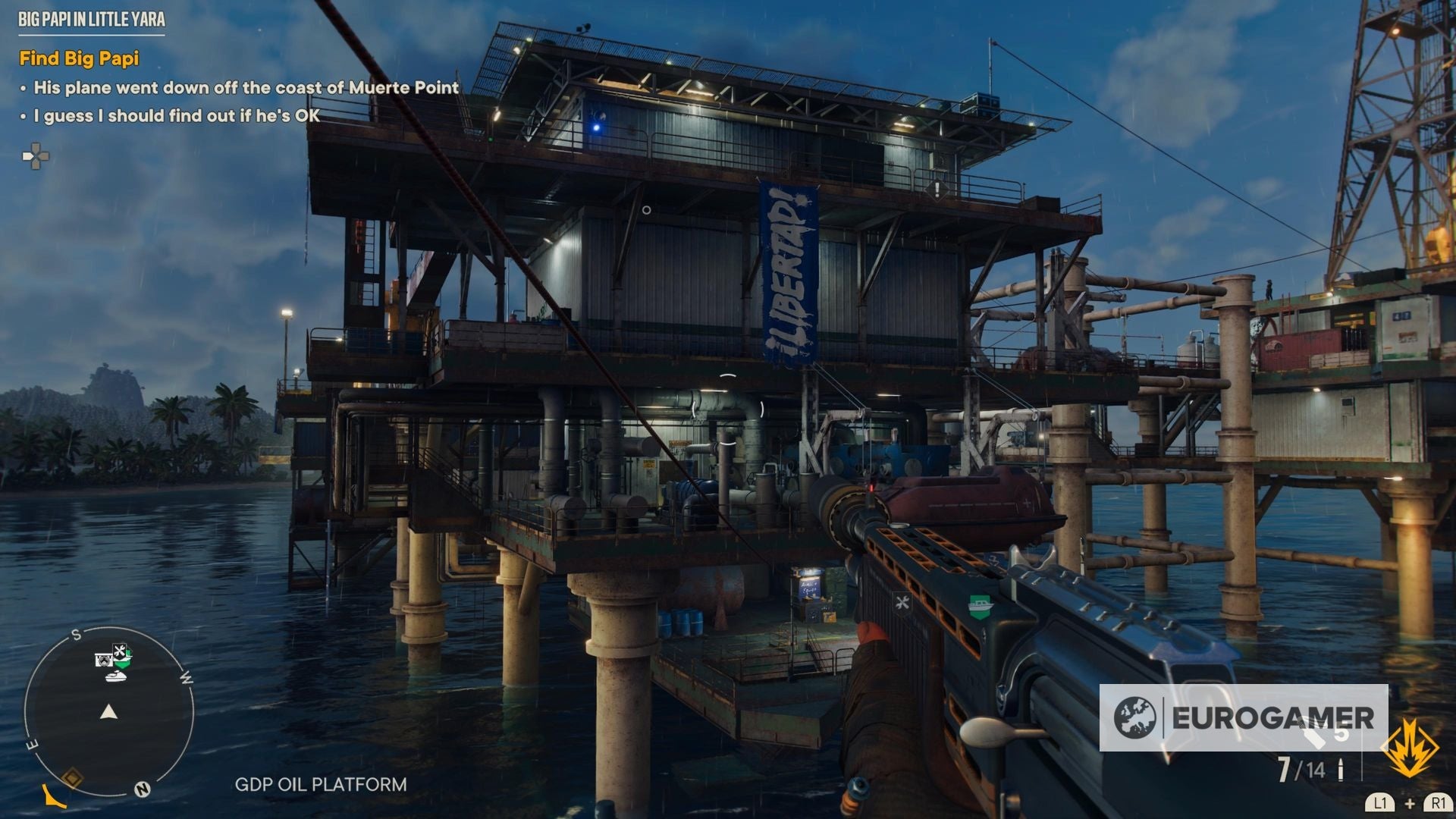Select the orange view-cone indicator on the minimap edge
This screenshot has height=819, width=1456.
(x=52, y=795)
